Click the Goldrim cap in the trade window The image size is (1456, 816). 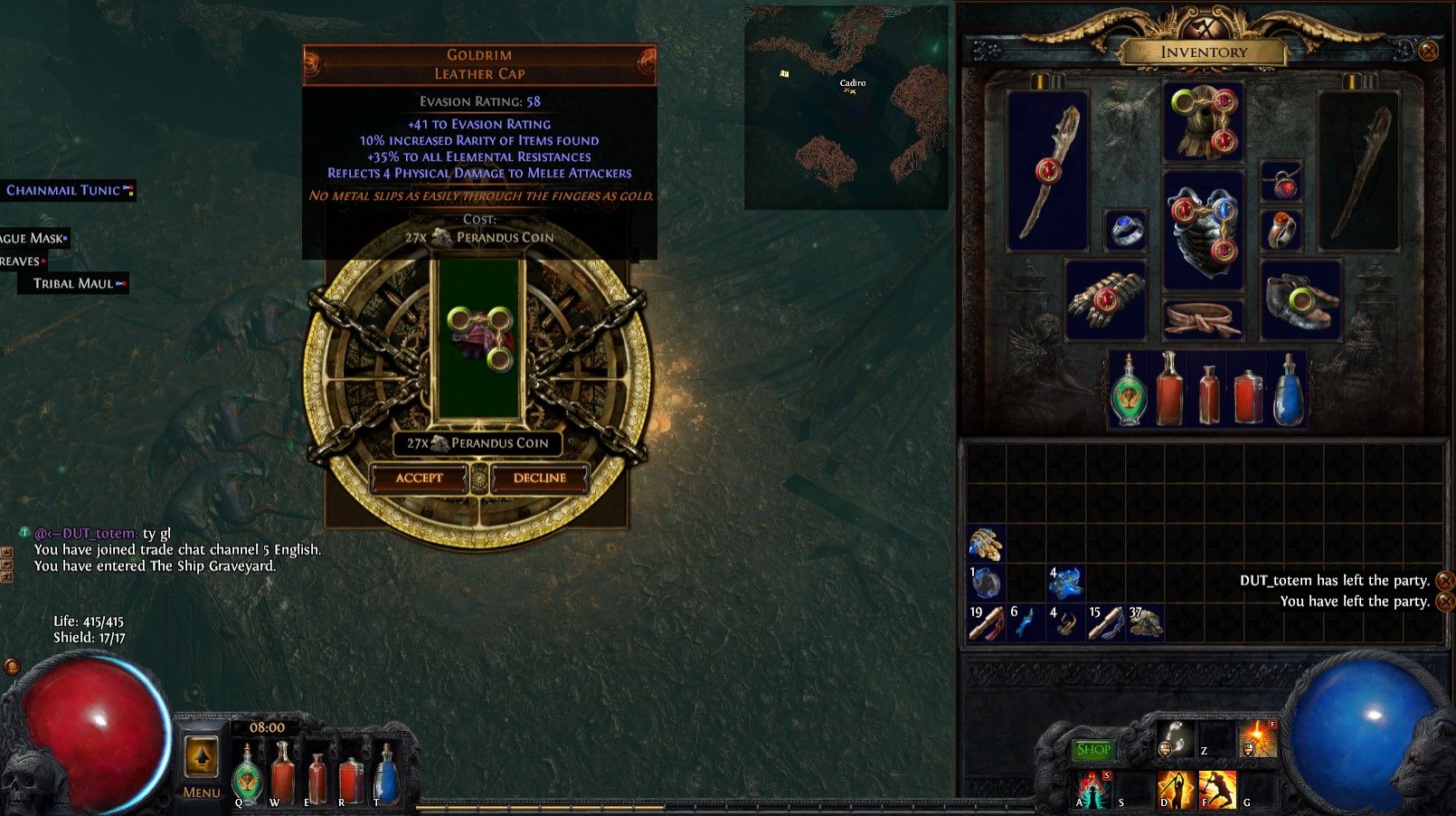tap(479, 339)
